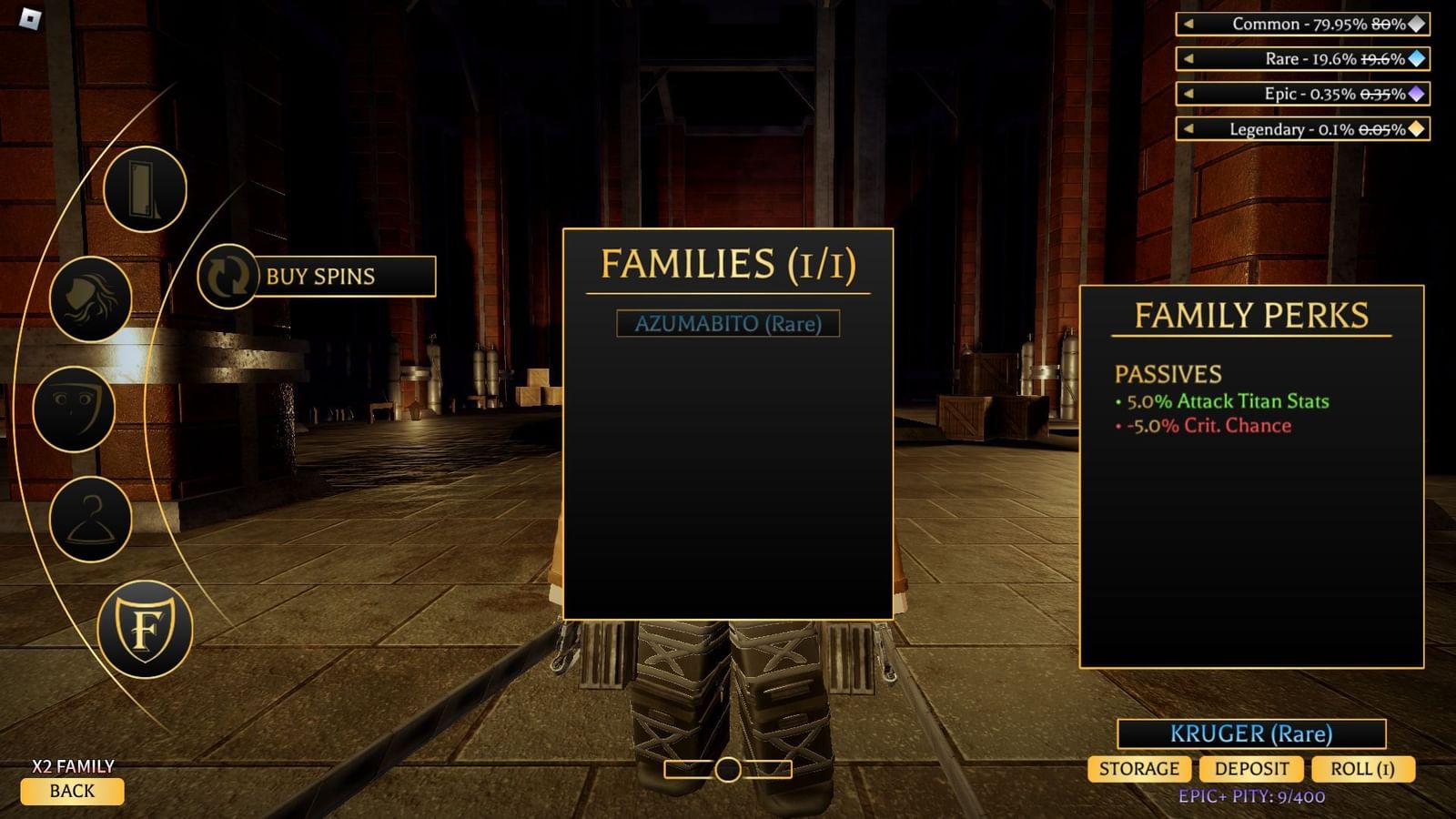Open family STORAGE

click(x=1138, y=769)
